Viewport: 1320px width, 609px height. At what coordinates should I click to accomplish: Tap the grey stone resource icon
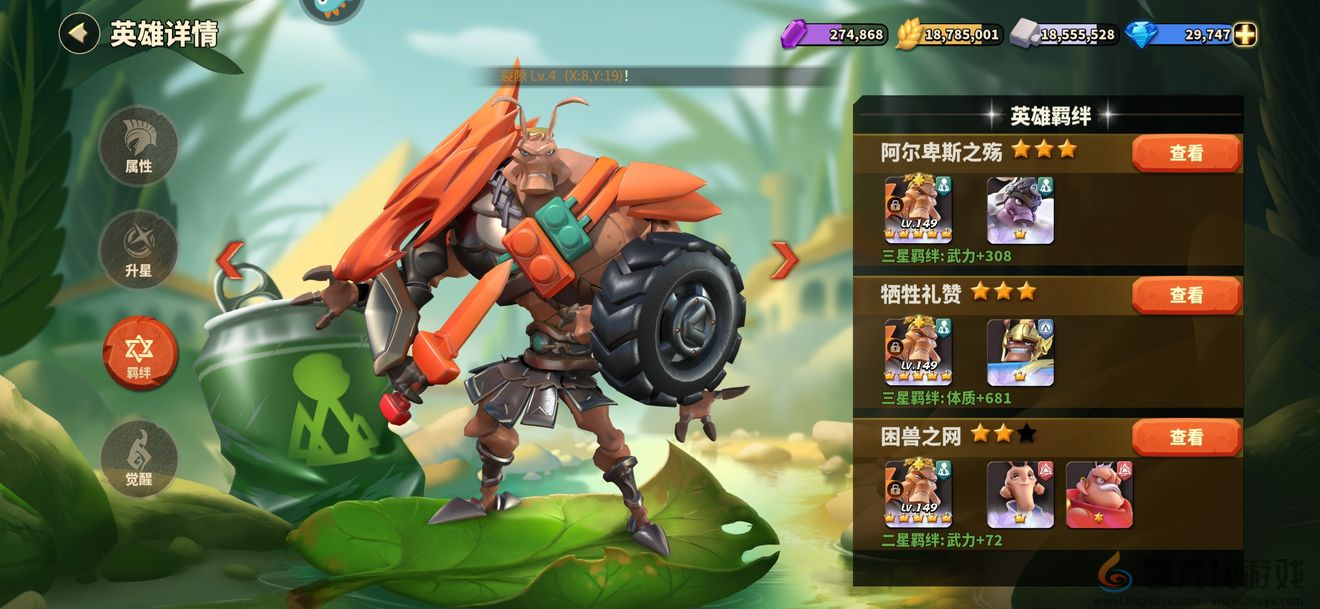(1024, 35)
